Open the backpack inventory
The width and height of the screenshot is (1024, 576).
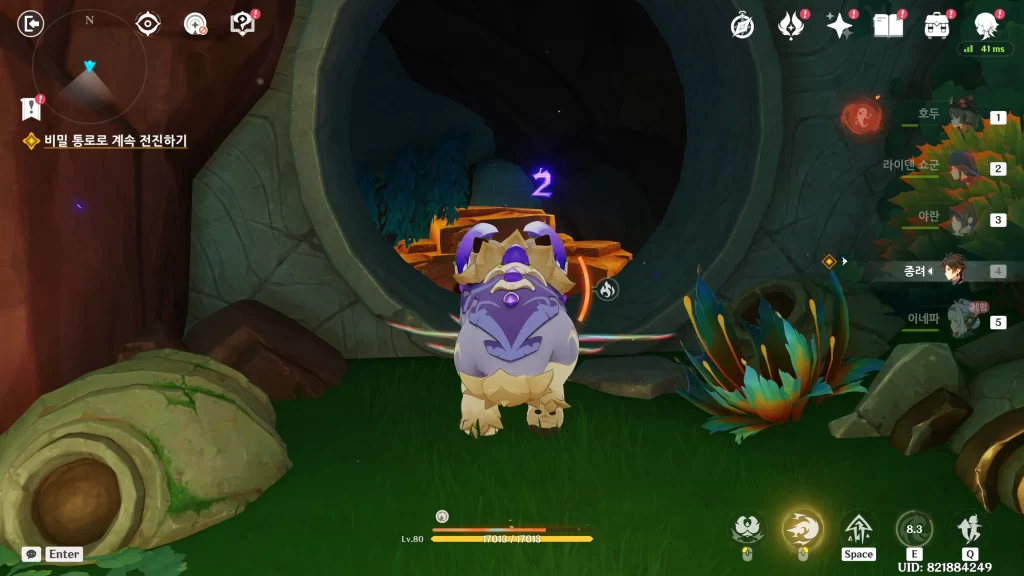click(x=937, y=26)
